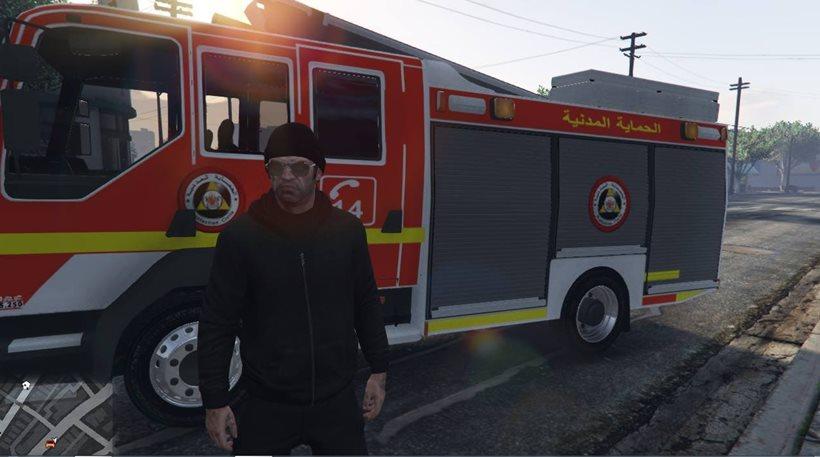Click the red vehicle blip on minimap
820x457 pixels.
(50, 443)
